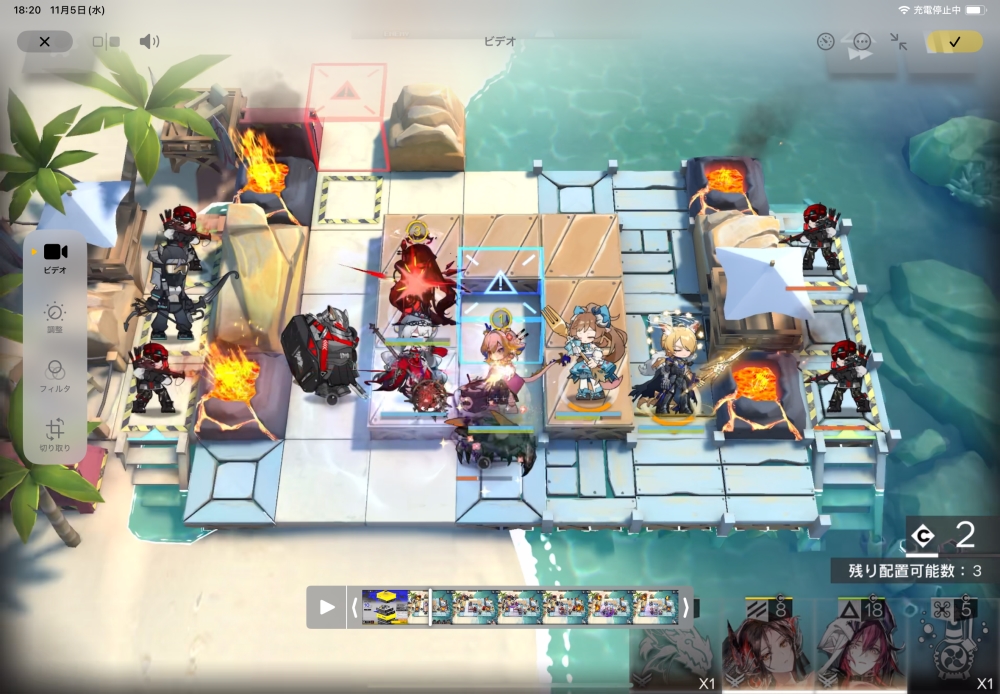Grab the left trim handle of the timeline

pyautogui.click(x=354, y=607)
